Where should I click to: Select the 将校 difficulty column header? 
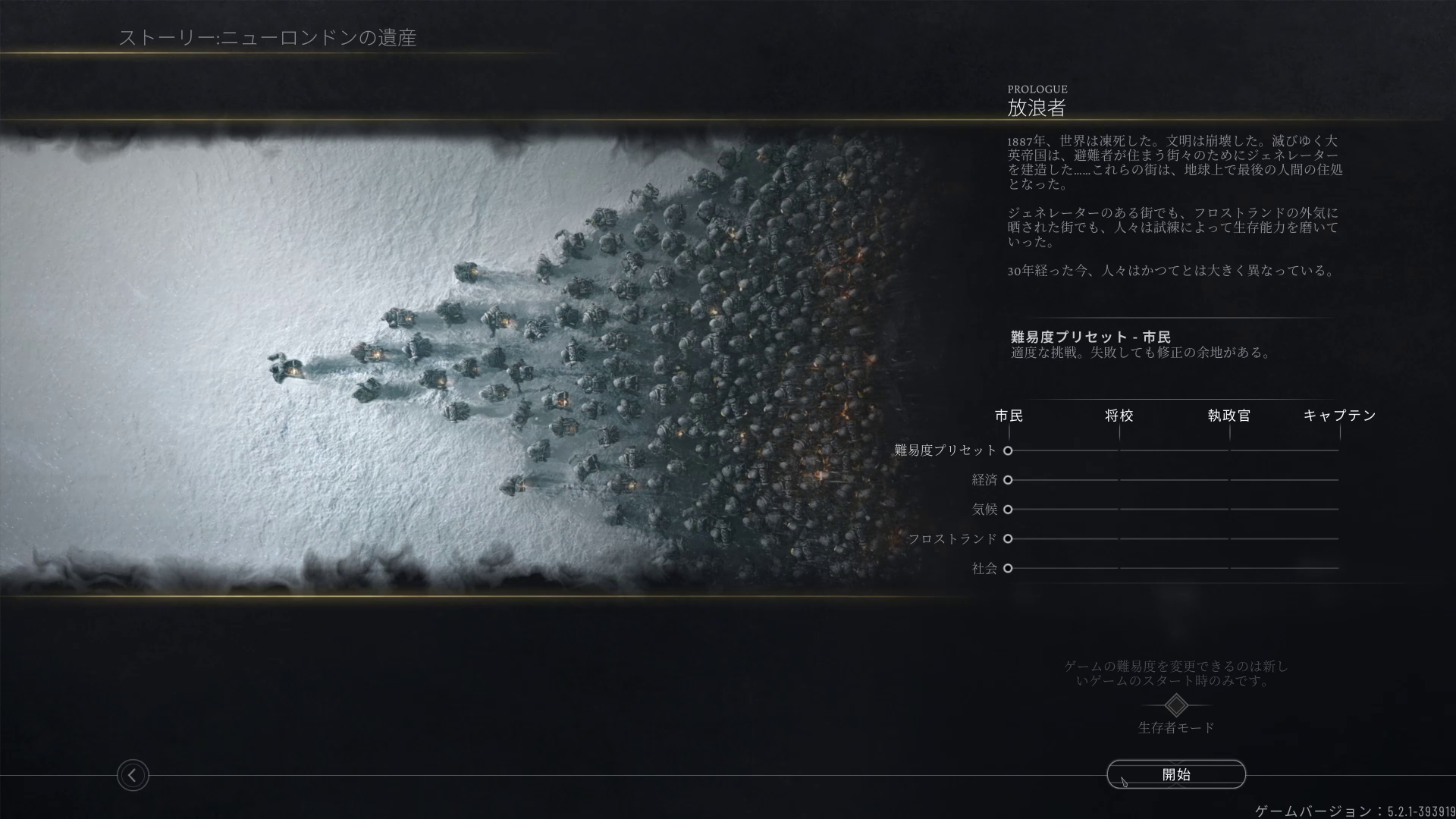(1120, 416)
